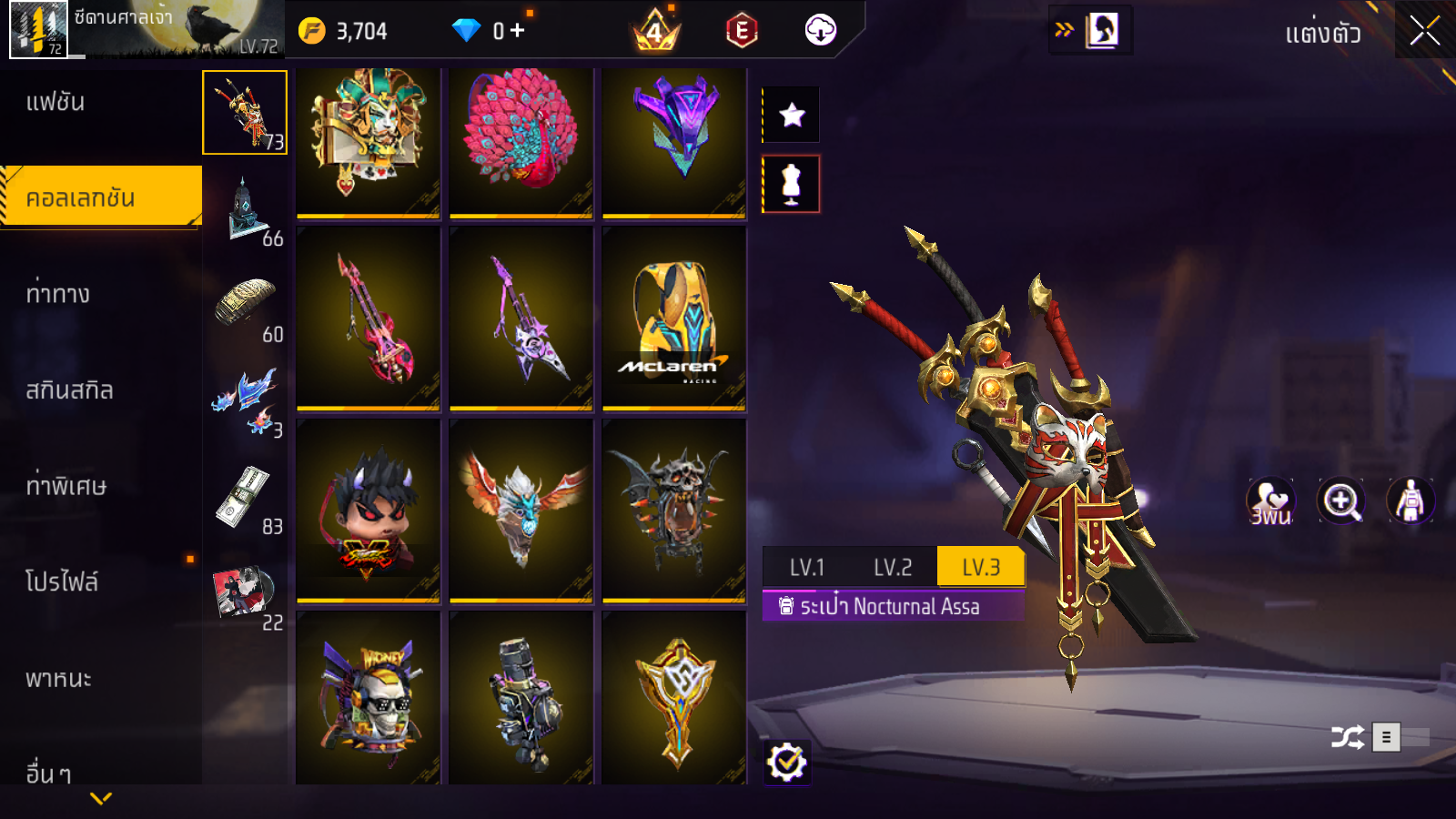Open the โปรไฟล์ category
This screenshot has width=1456, height=819.
point(62,581)
